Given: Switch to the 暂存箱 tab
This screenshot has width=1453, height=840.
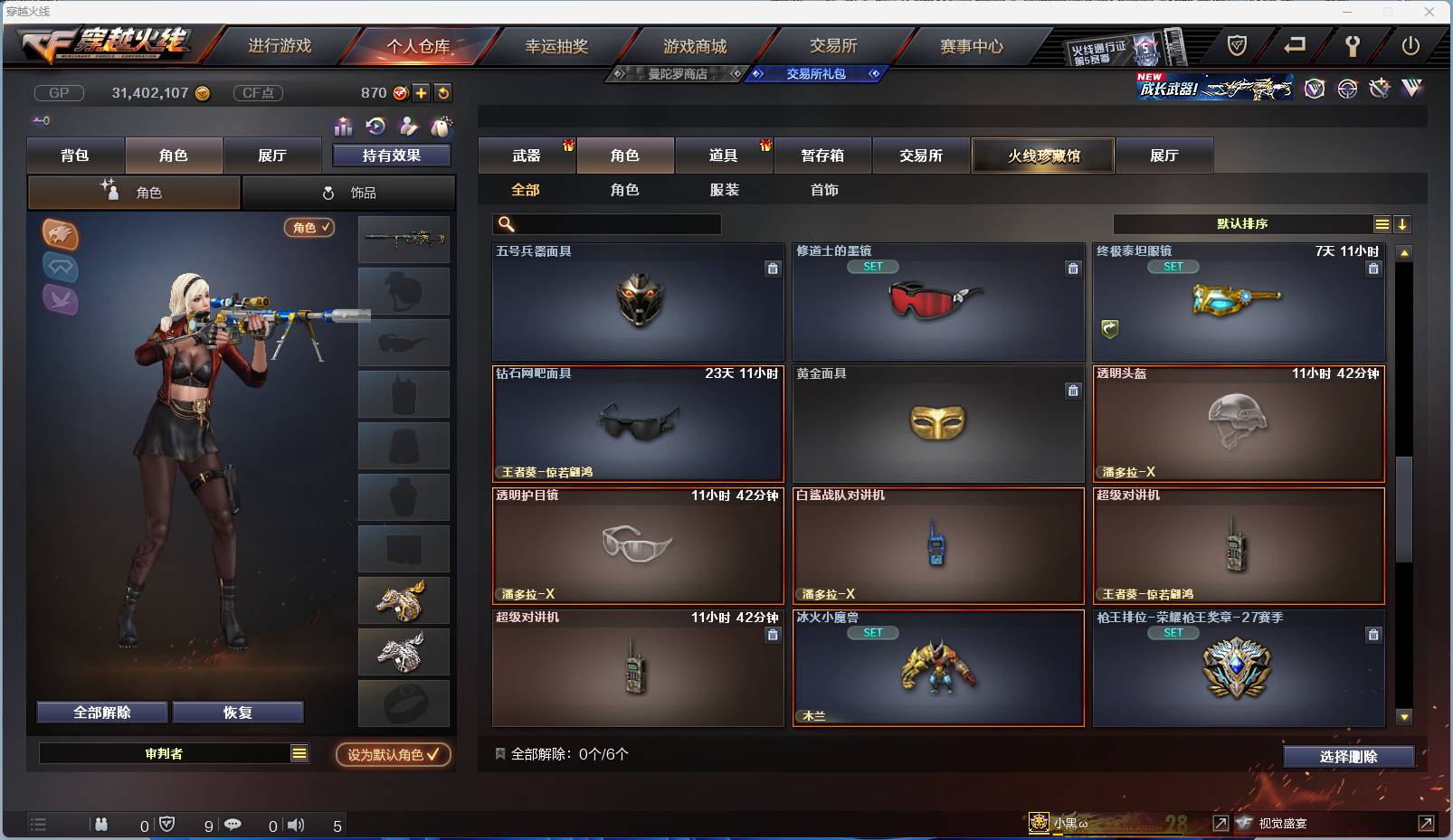Looking at the screenshot, I should coord(821,156).
